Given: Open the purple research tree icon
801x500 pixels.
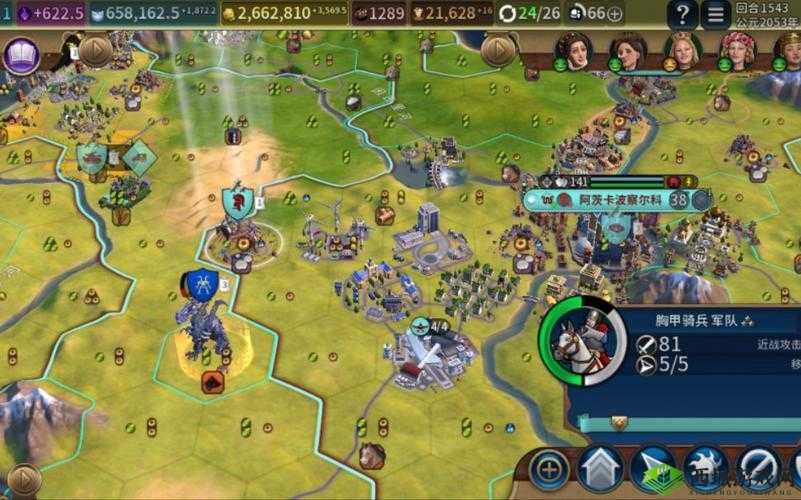Looking at the screenshot, I should pyautogui.click(x=22, y=55).
